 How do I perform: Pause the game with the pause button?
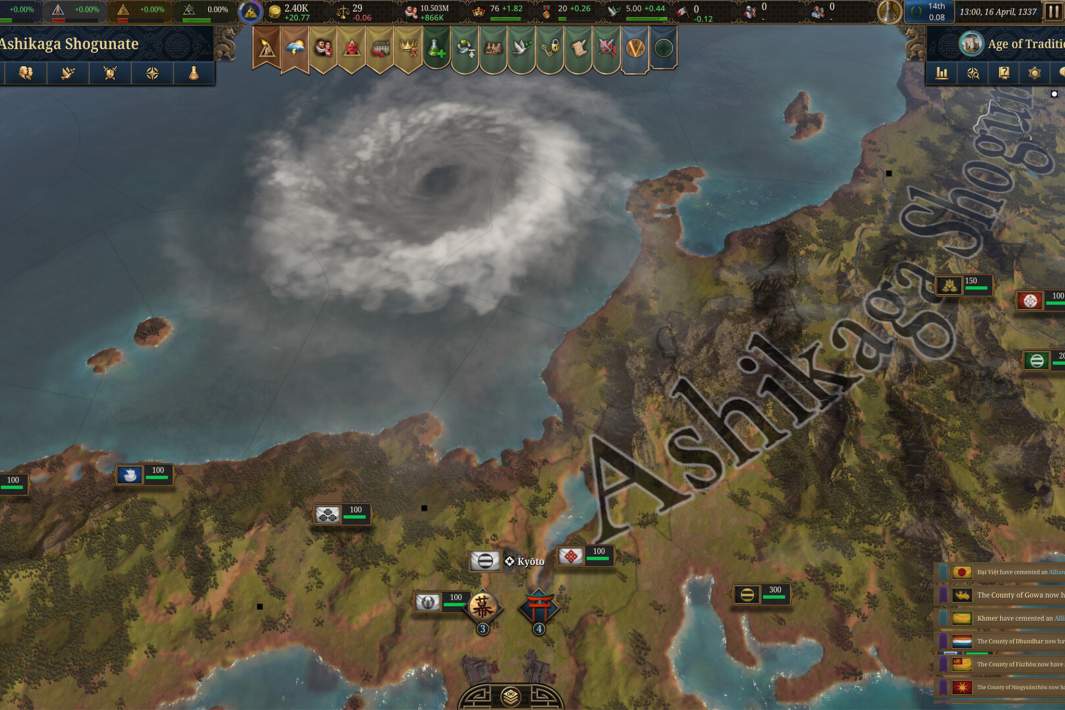pyautogui.click(x=1053, y=12)
